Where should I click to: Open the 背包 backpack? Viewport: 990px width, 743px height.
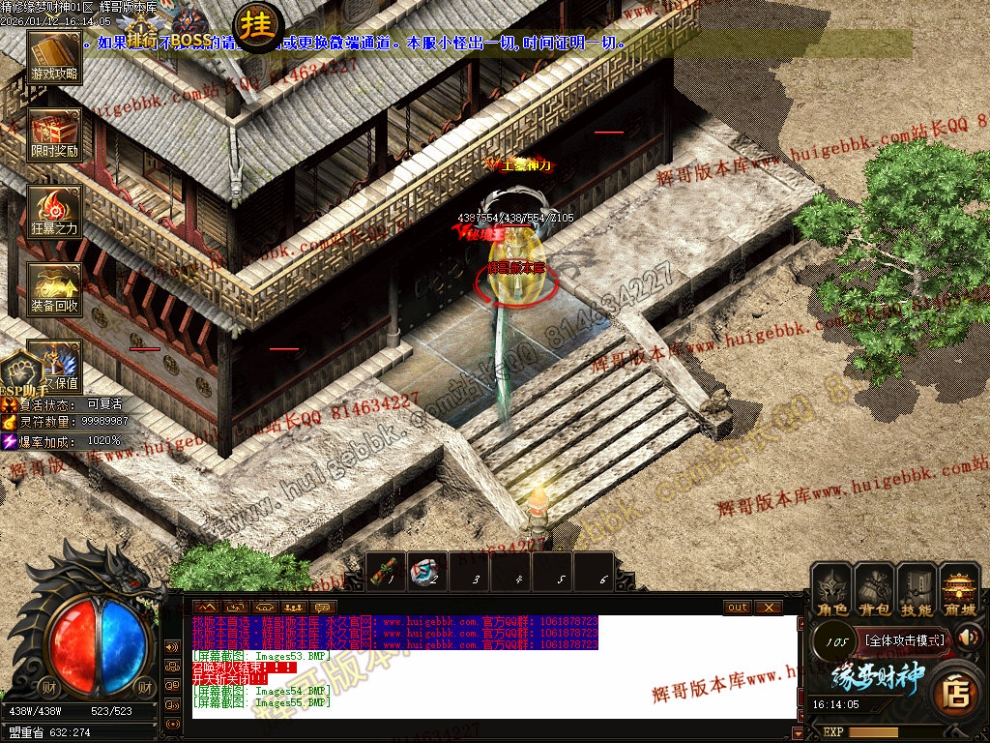coord(874,591)
